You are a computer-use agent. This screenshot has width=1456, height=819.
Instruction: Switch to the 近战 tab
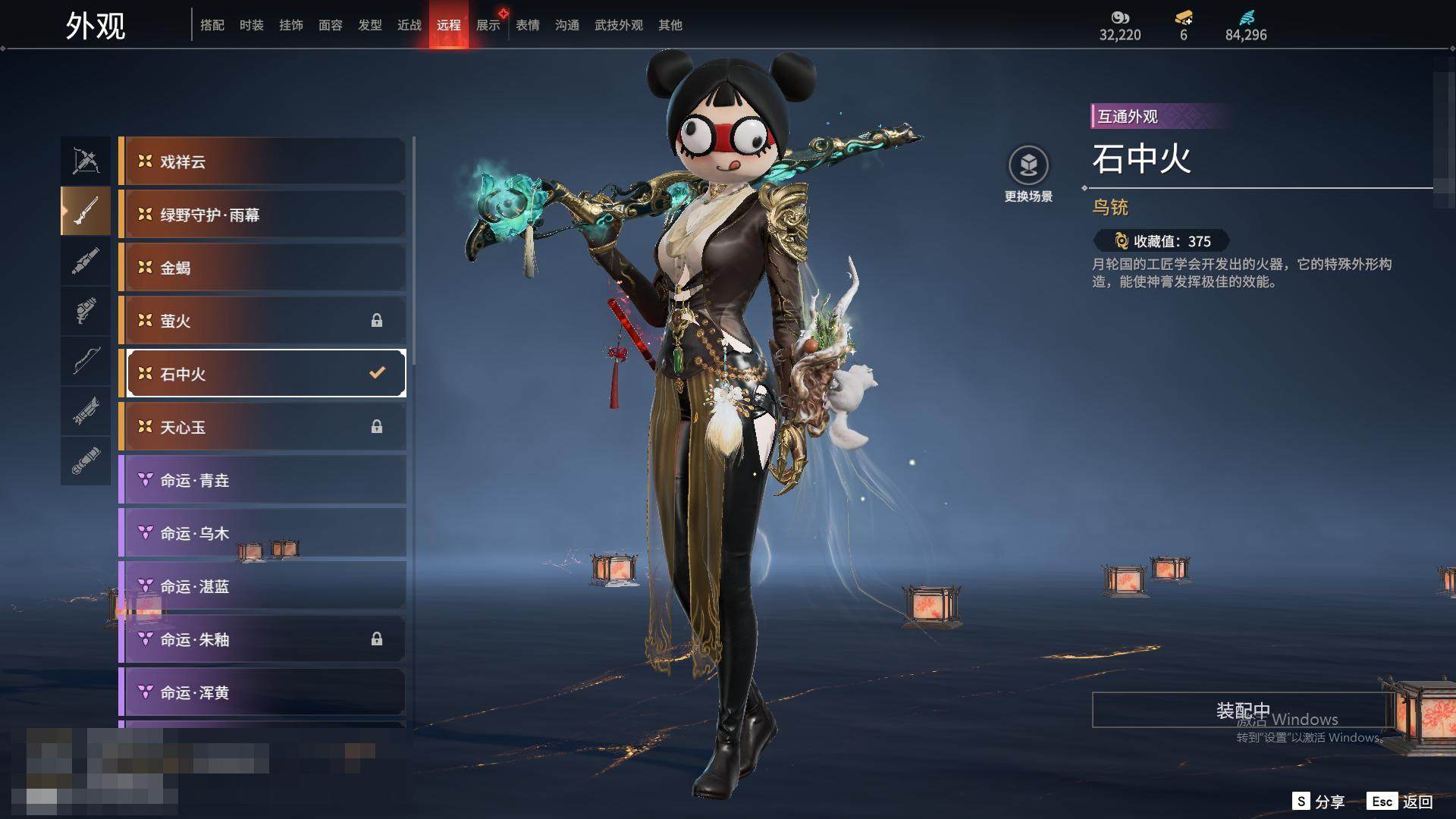(x=409, y=25)
